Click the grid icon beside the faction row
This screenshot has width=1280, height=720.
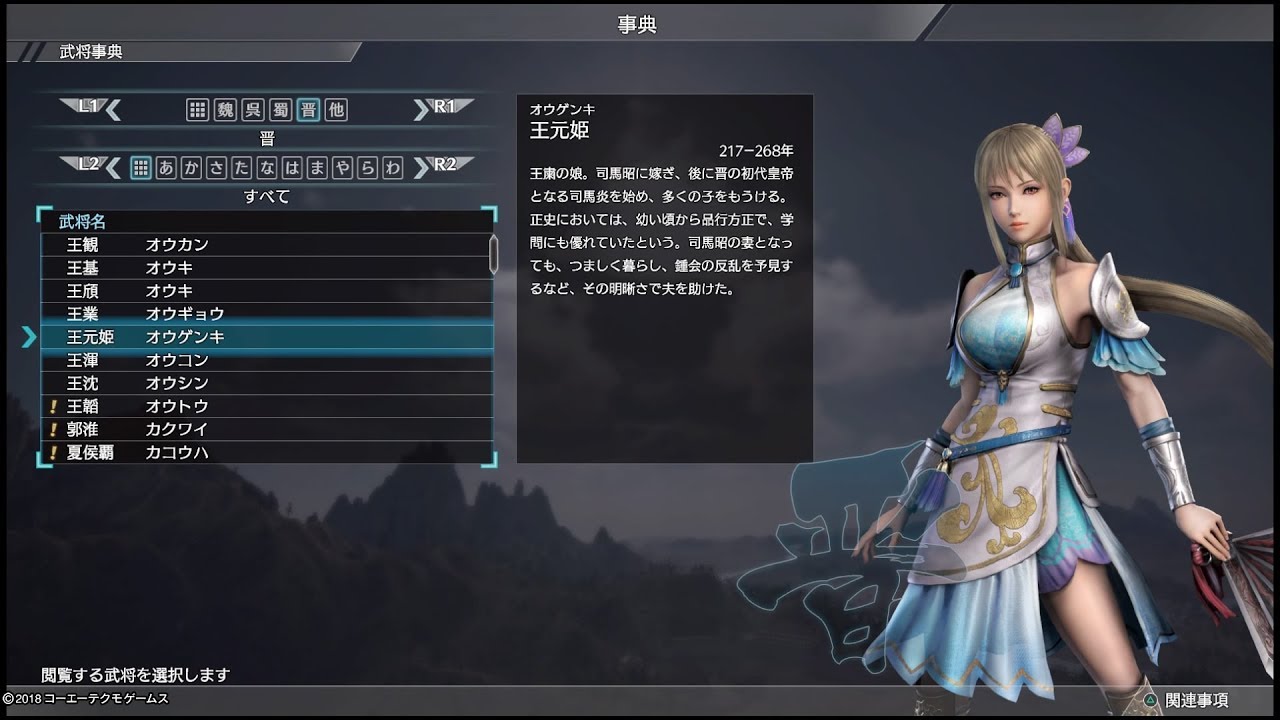197,110
